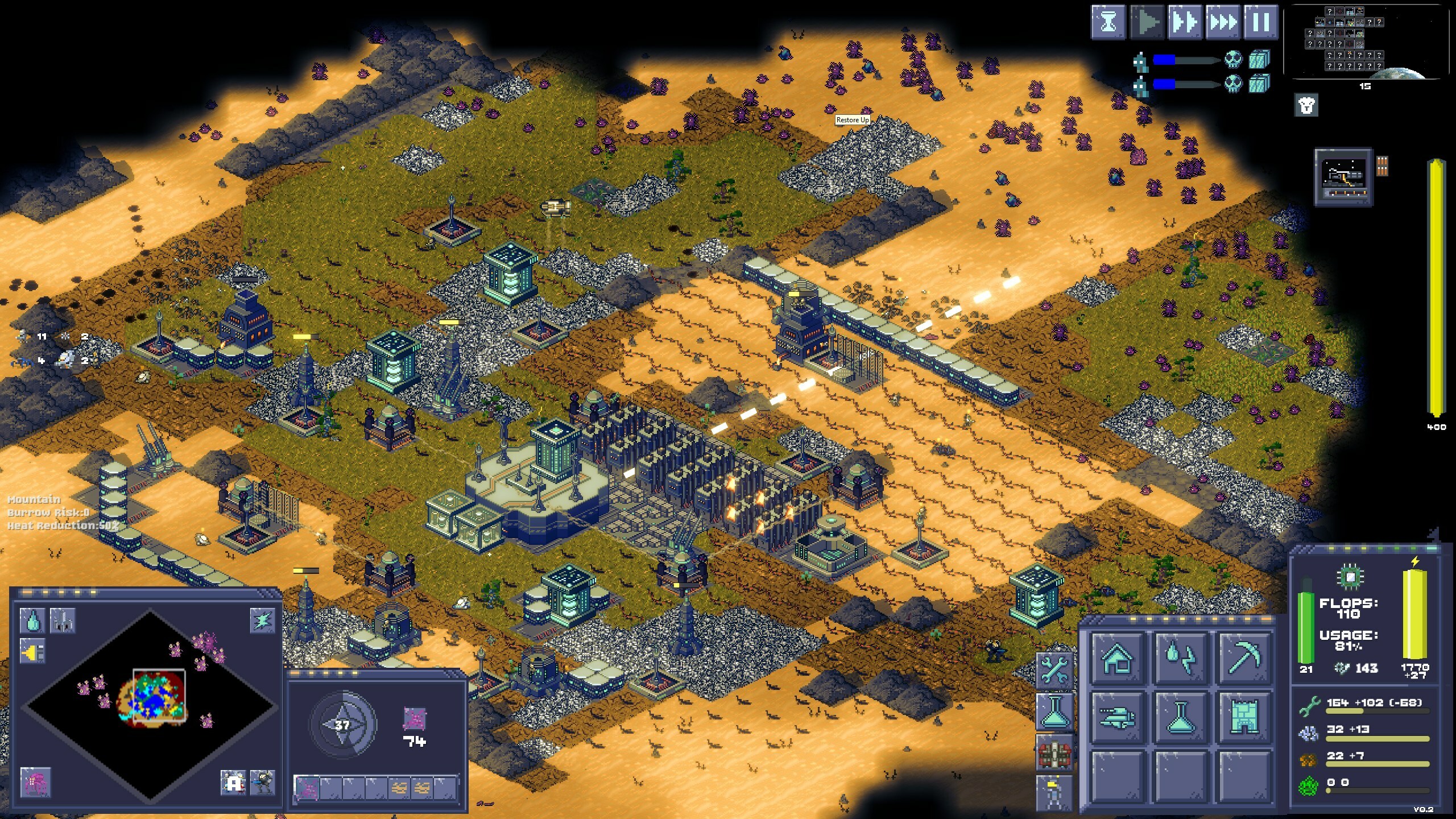Click the skull icon next to the unit energy bar

pos(1233,60)
